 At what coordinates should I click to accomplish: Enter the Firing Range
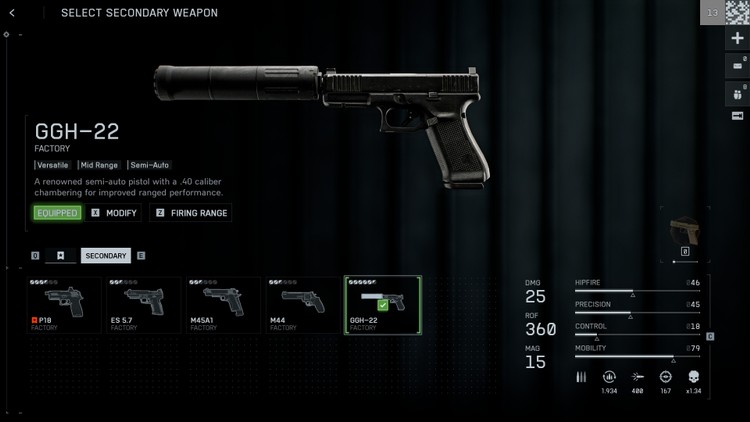click(190, 213)
